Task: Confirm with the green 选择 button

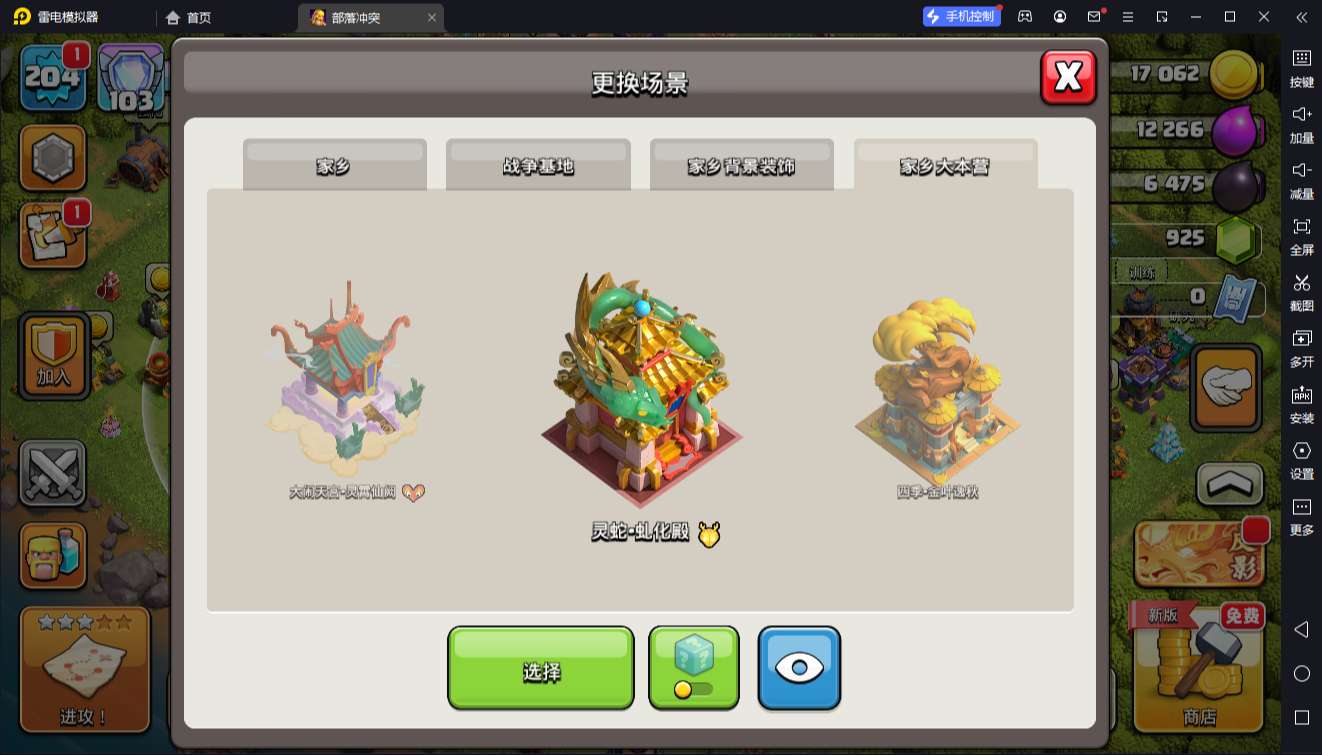Action: [540, 668]
